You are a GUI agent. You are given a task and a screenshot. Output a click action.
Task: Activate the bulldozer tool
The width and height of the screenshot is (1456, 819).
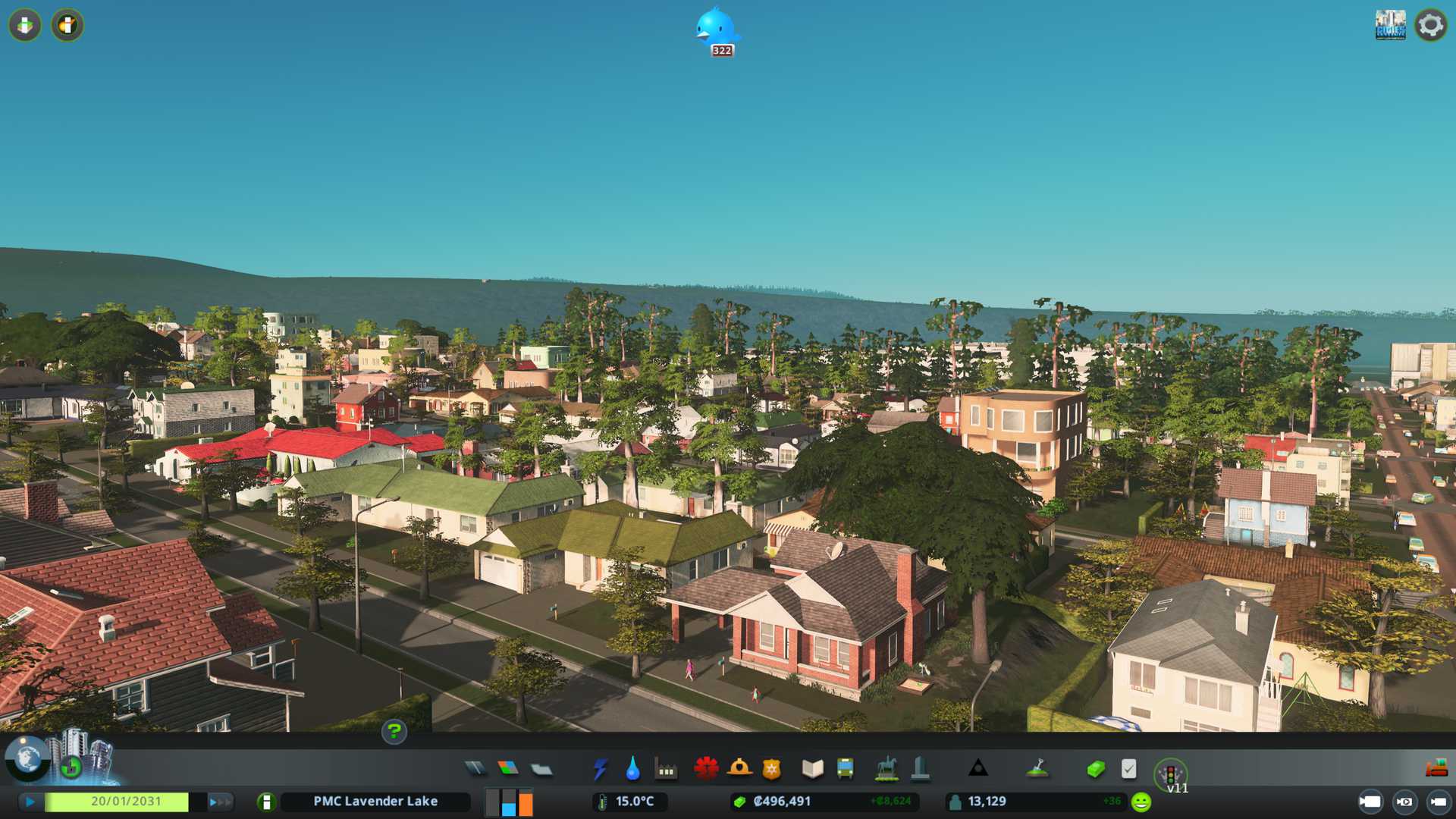1436,769
